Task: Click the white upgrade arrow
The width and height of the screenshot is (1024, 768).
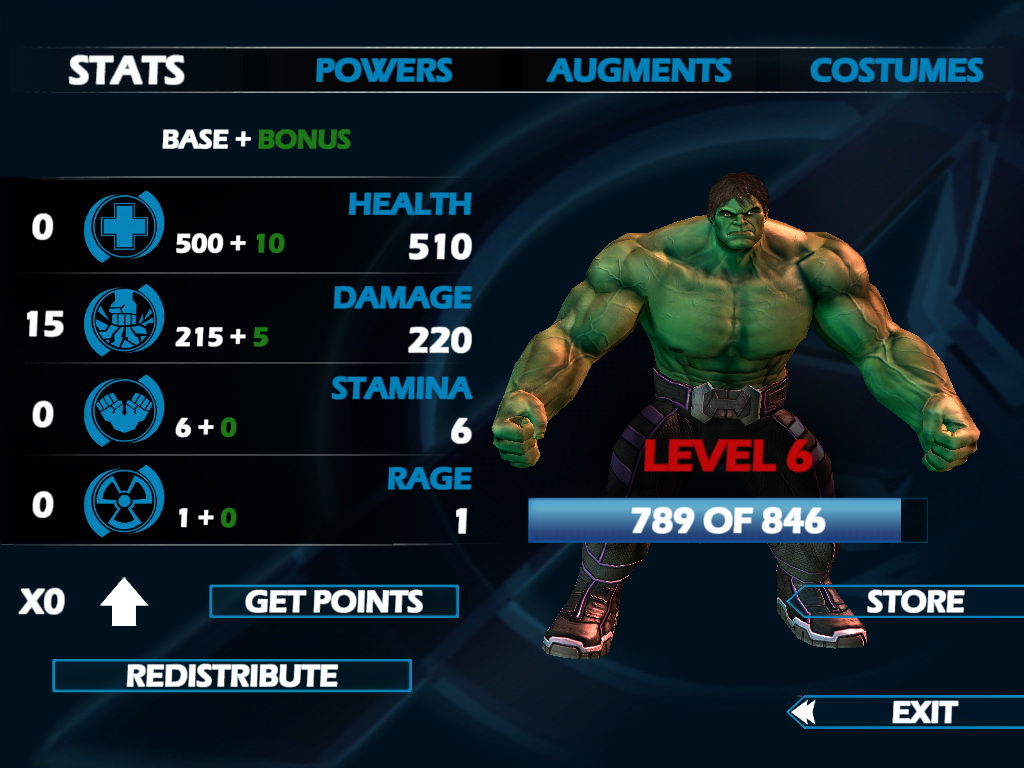Action: [124, 602]
